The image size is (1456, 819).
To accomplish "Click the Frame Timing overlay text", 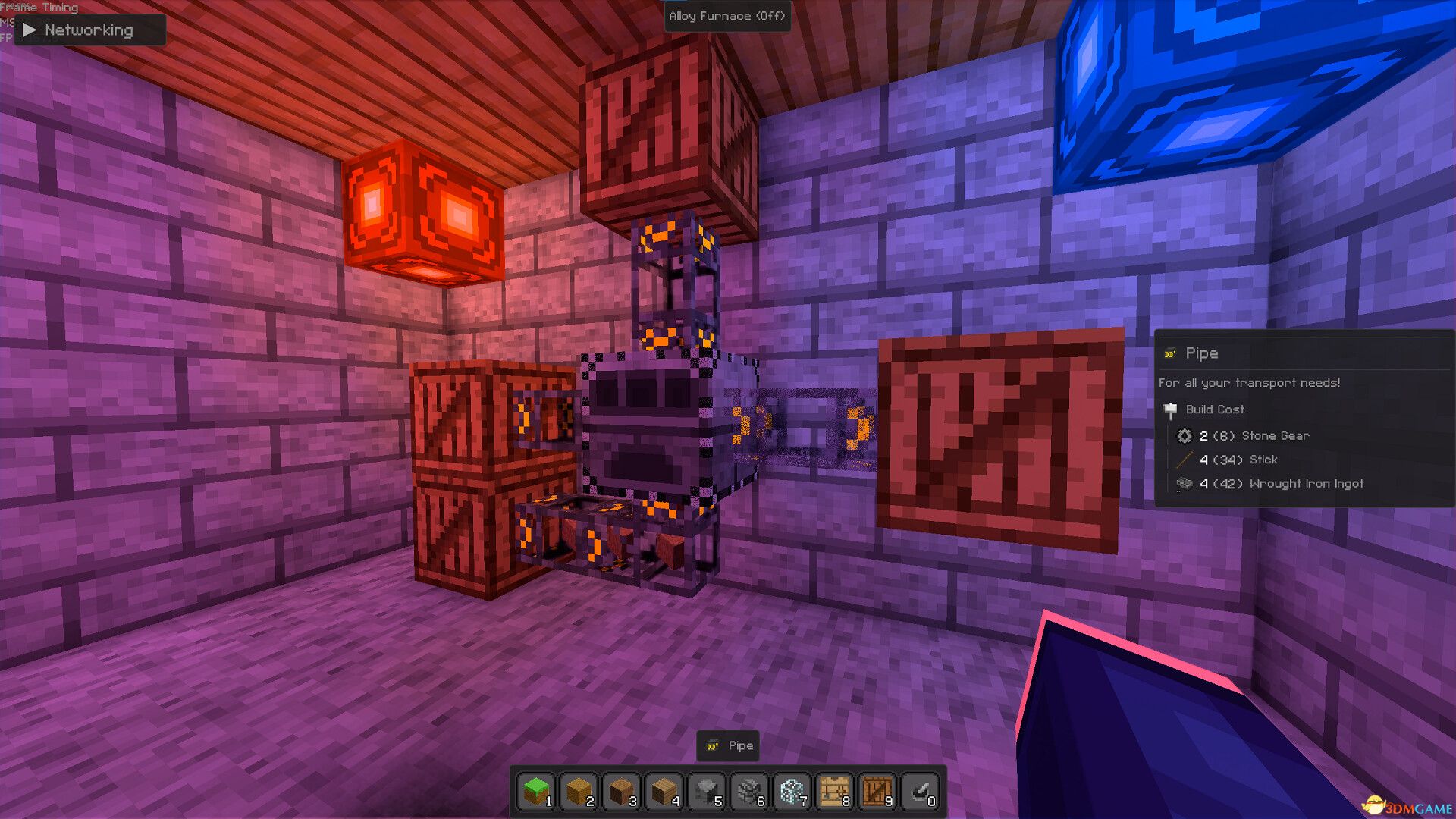I will coord(39,7).
